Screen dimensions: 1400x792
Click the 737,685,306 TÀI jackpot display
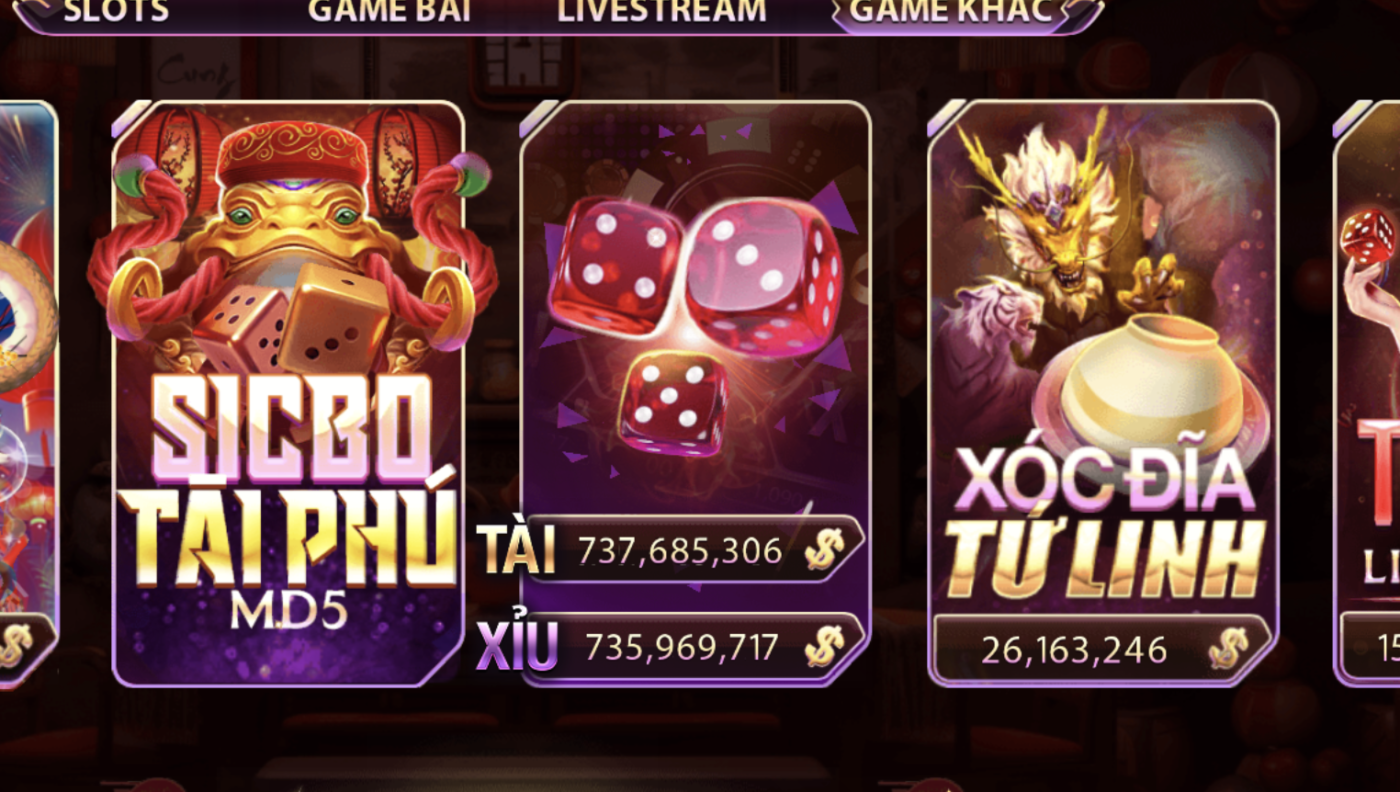(x=680, y=549)
